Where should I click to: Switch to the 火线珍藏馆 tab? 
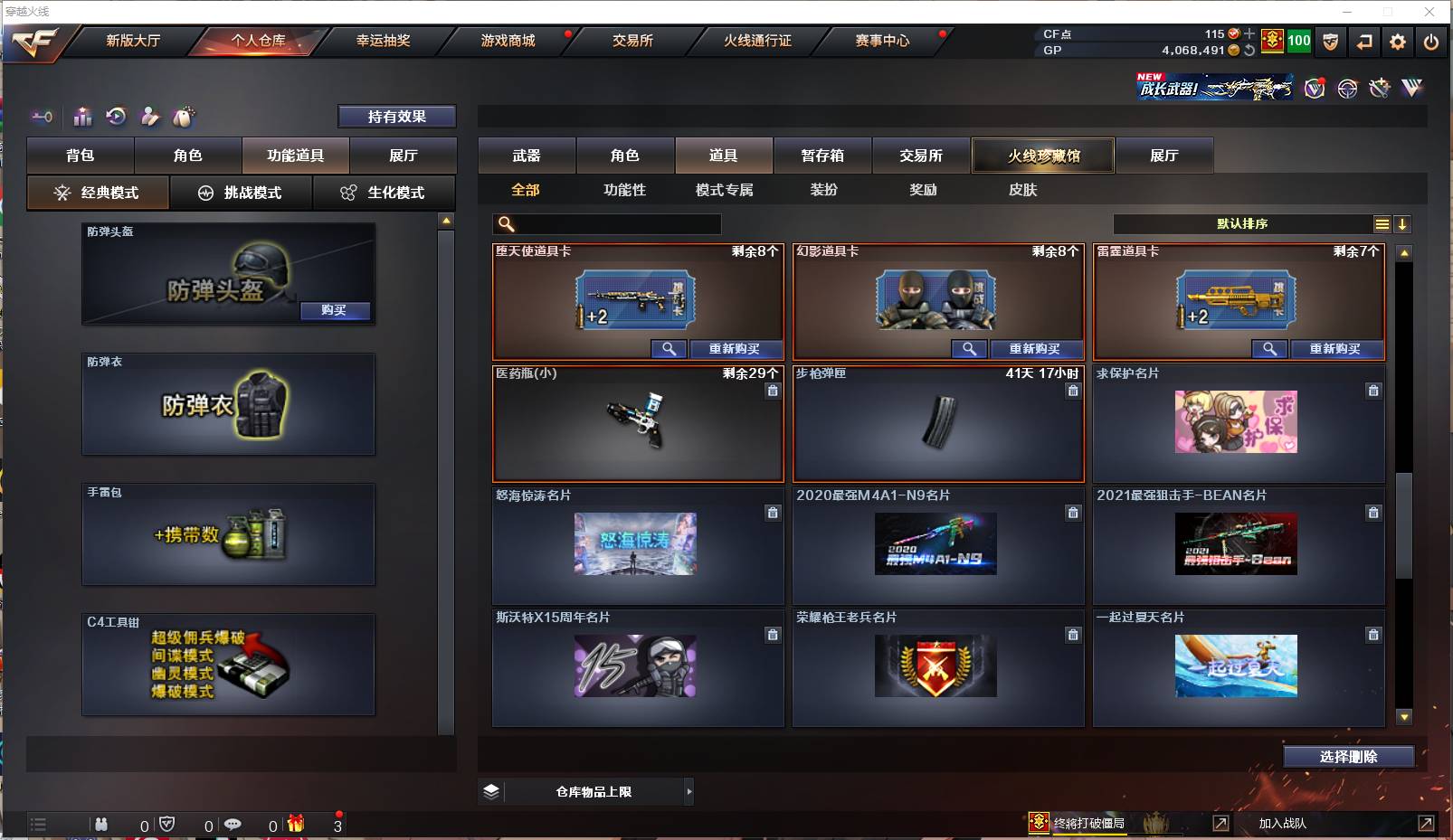tap(1042, 156)
